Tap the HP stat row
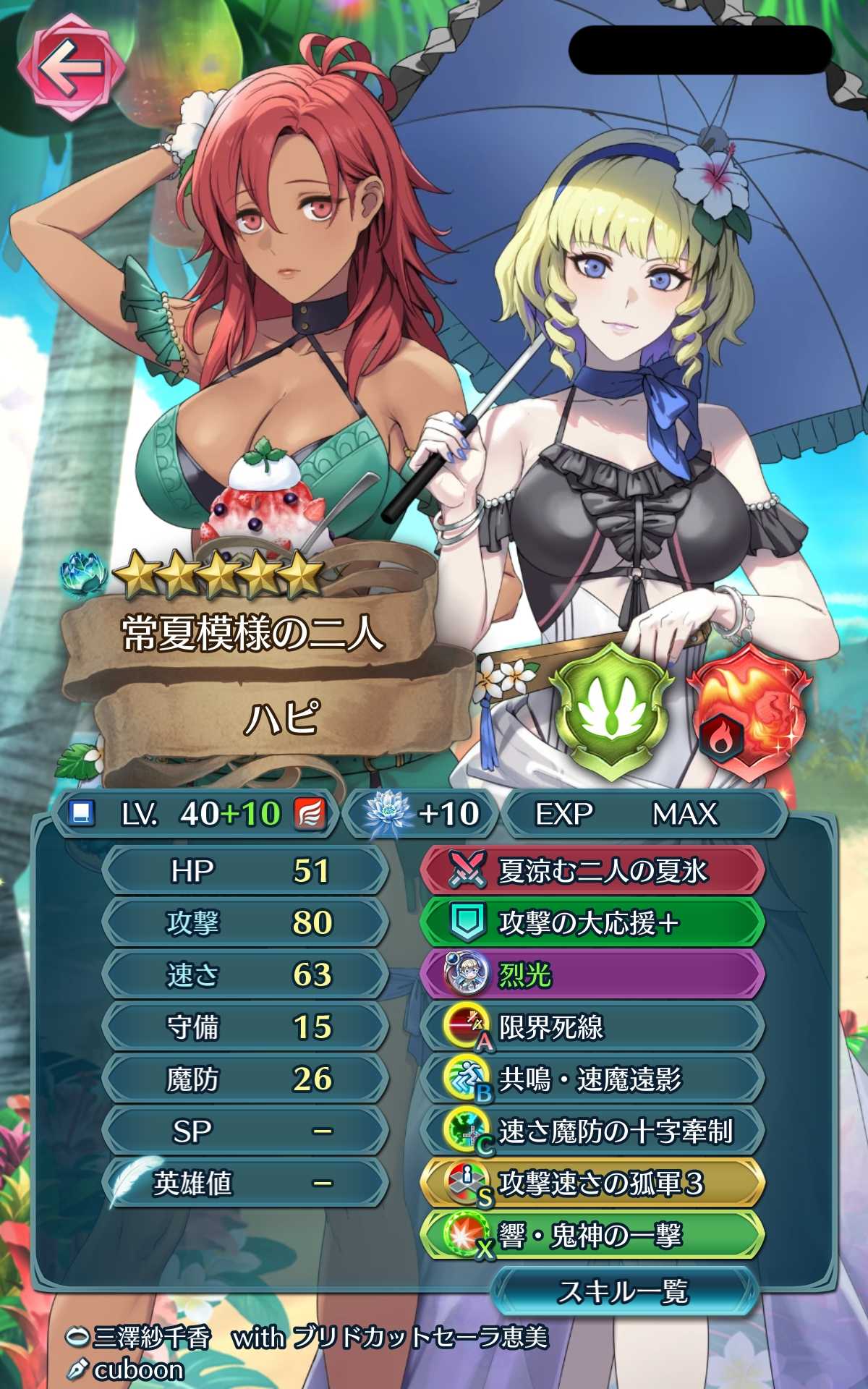 tap(246, 871)
